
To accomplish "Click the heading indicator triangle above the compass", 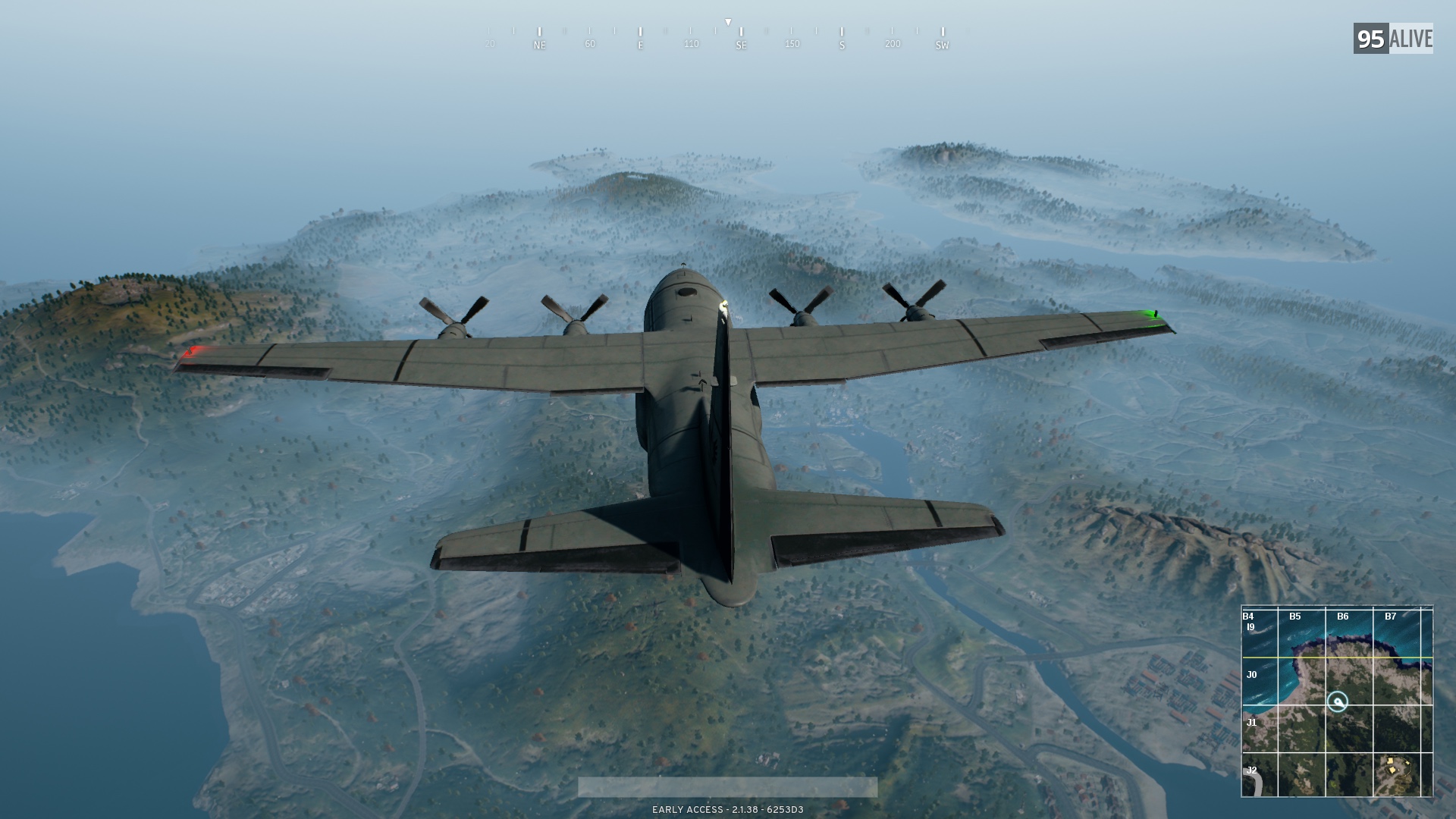I will tap(729, 21).
